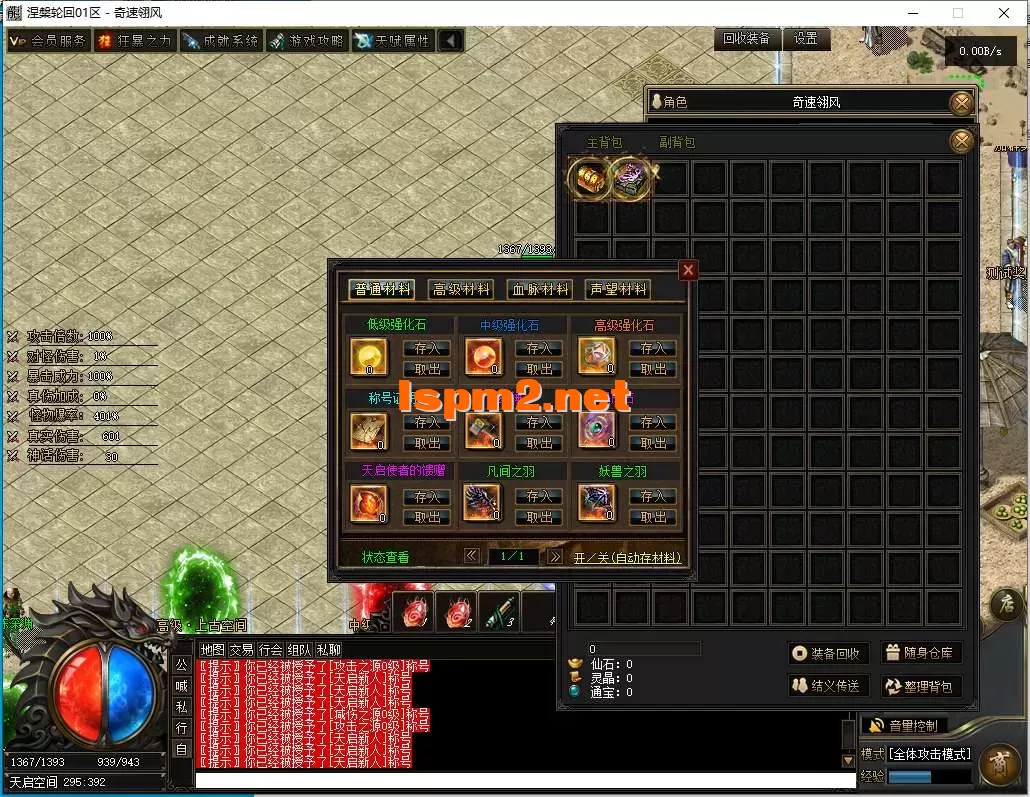Switch to the 高级材料 tab

(x=461, y=289)
